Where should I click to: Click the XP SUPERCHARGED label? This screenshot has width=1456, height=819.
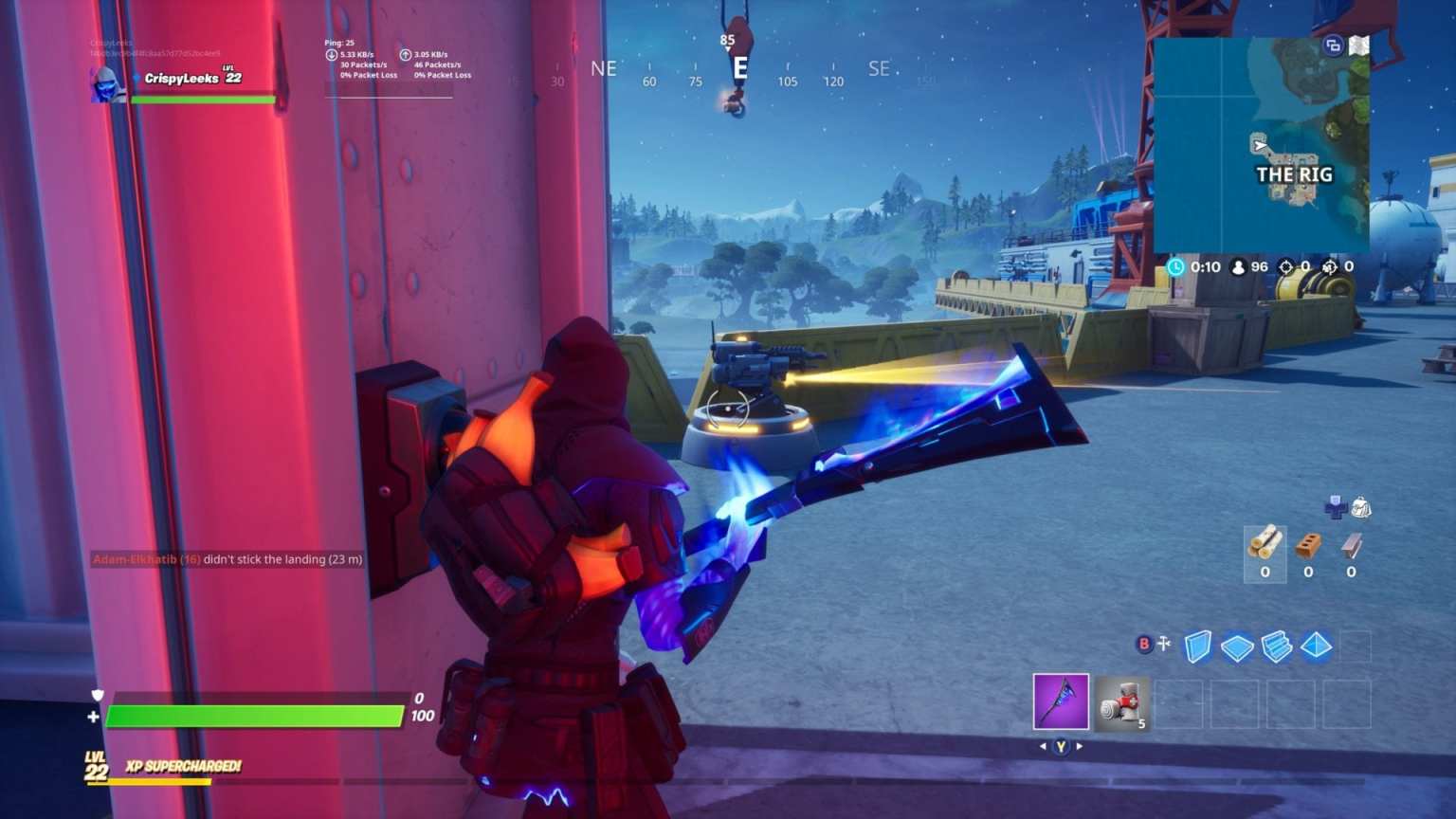pos(182,766)
